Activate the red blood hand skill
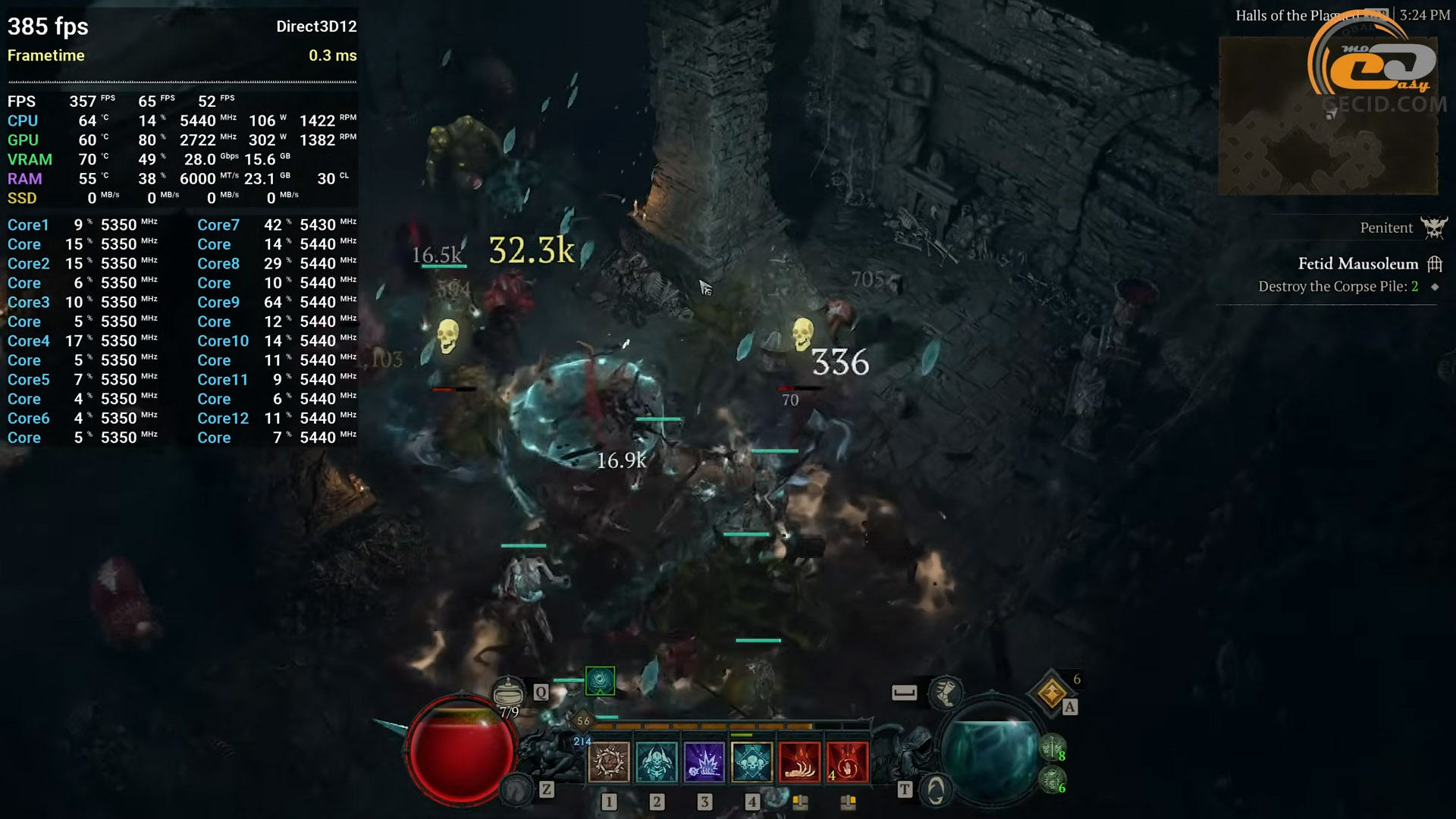This screenshot has height=819, width=1456. point(799,761)
